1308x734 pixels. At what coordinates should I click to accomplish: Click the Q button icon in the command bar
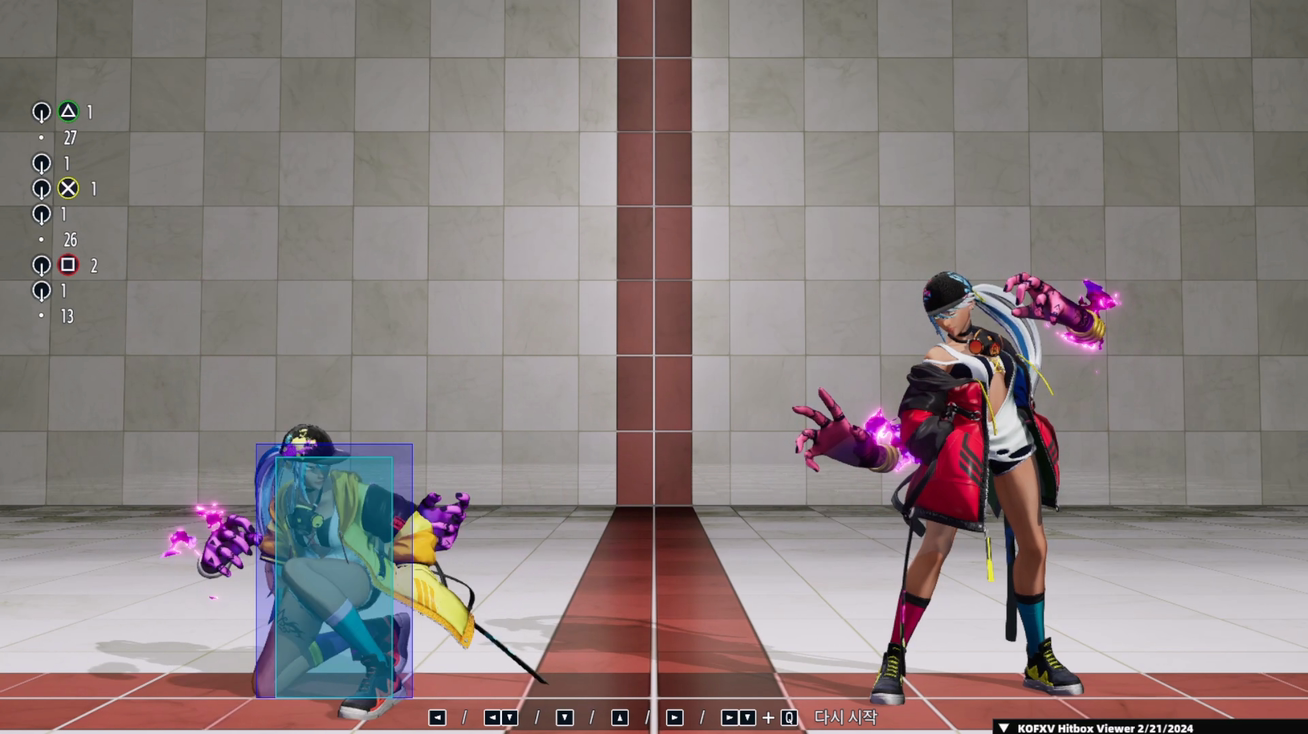pos(789,716)
